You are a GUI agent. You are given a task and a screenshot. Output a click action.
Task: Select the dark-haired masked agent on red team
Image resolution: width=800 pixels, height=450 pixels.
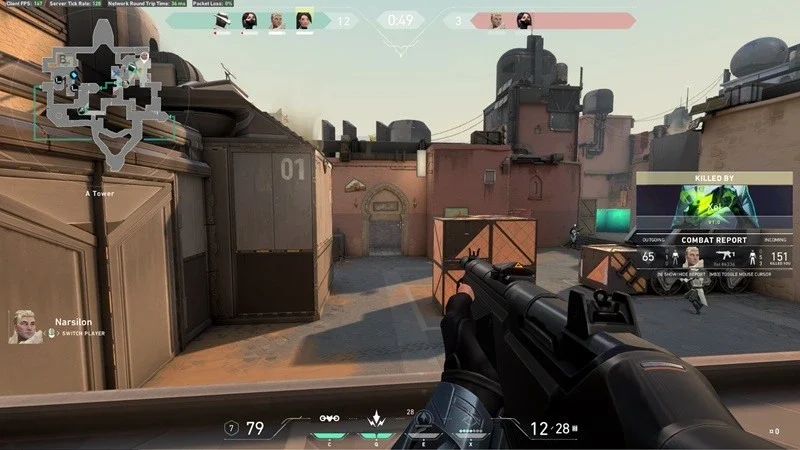pos(522,20)
